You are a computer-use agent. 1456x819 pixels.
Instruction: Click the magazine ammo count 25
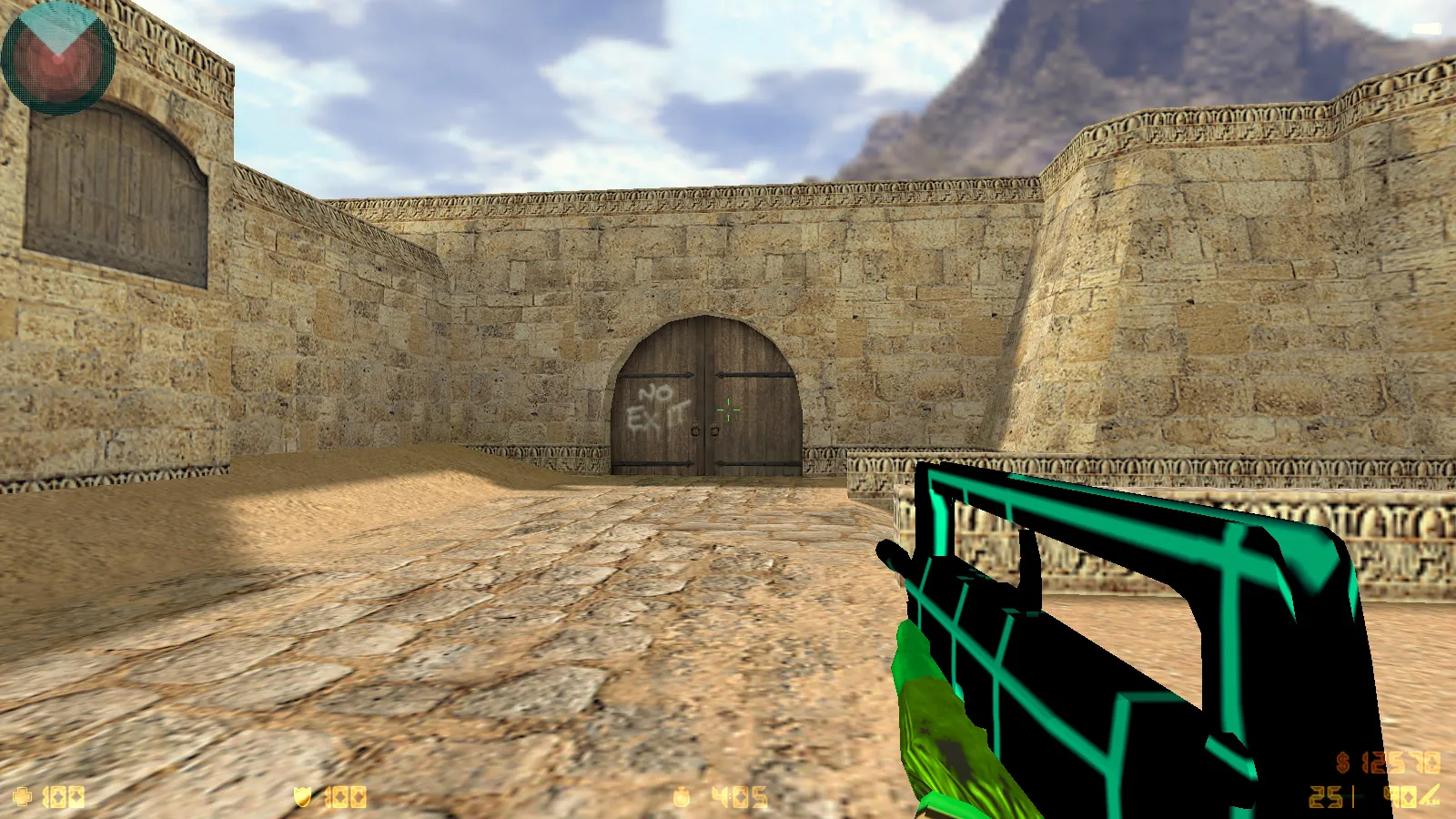pos(1324,796)
